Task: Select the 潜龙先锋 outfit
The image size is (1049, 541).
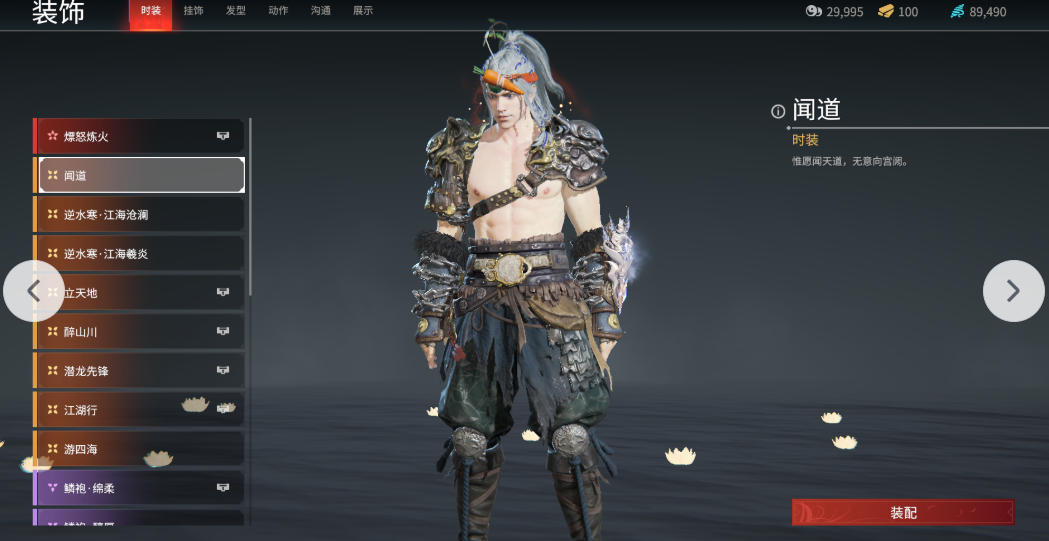Action: [140, 370]
